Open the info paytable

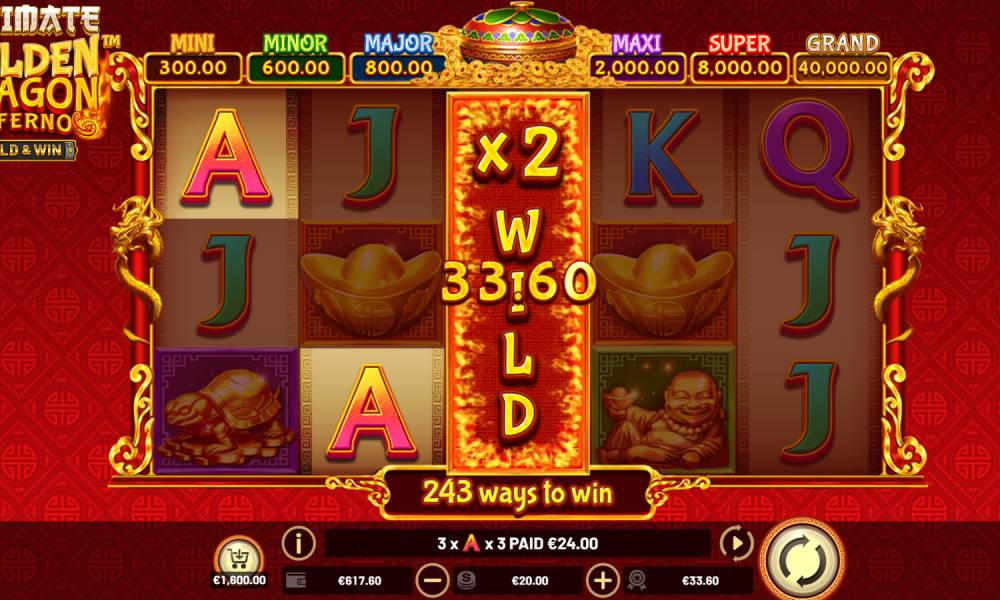click(x=298, y=544)
